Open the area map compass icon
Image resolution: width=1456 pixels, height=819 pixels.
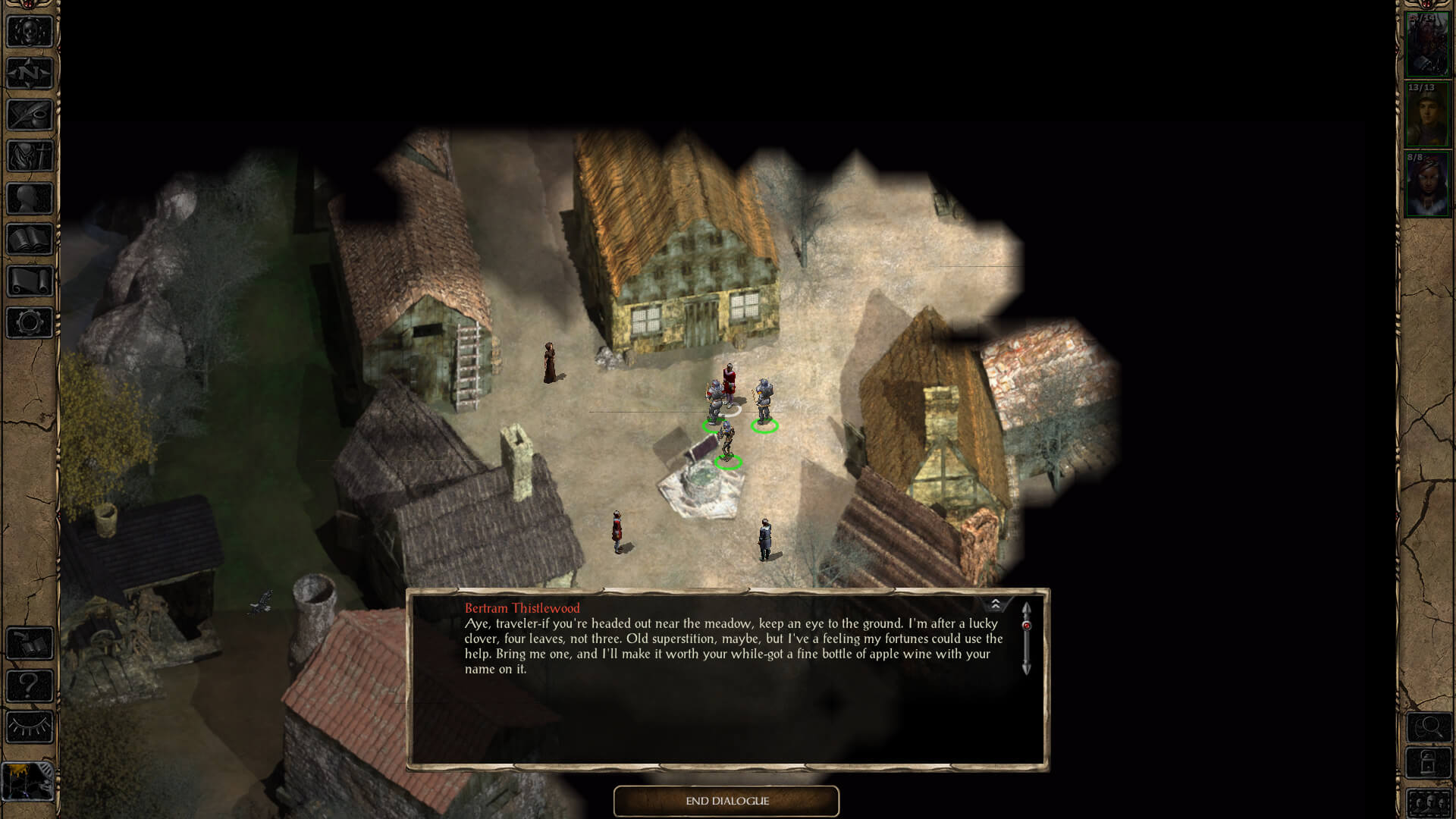(30, 74)
